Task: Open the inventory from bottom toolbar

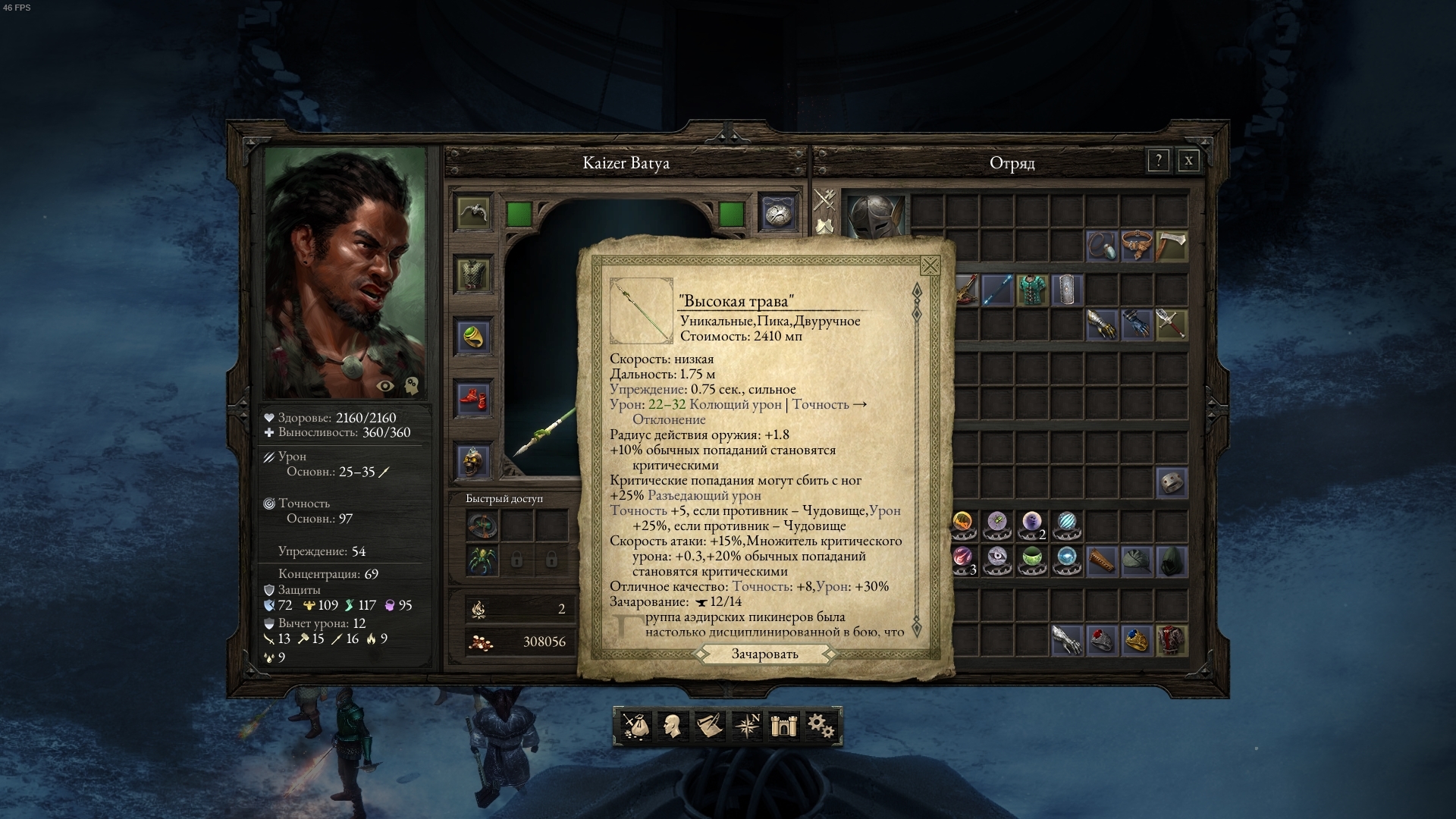Action: pyautogui.click(x=635, y=726)
